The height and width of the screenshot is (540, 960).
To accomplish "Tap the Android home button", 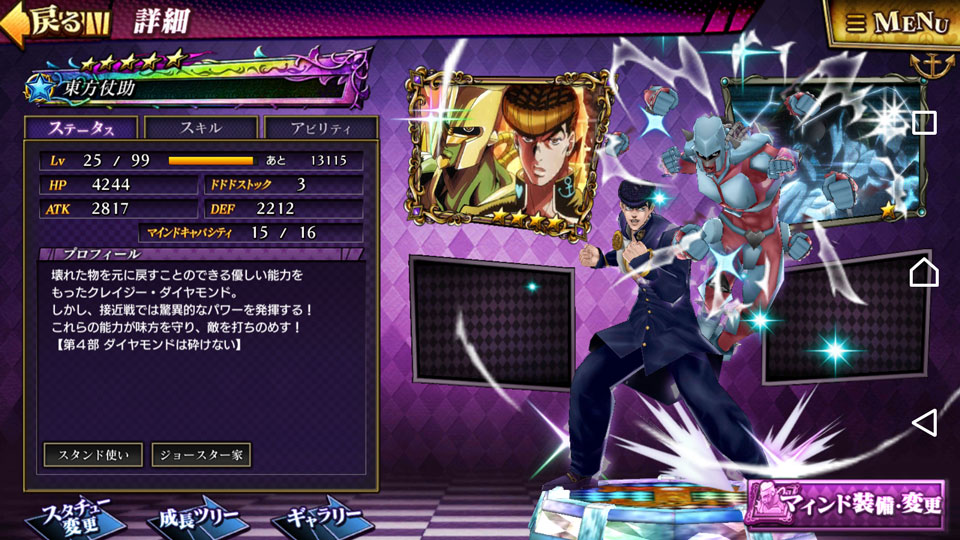I will [x=924, y=271].
